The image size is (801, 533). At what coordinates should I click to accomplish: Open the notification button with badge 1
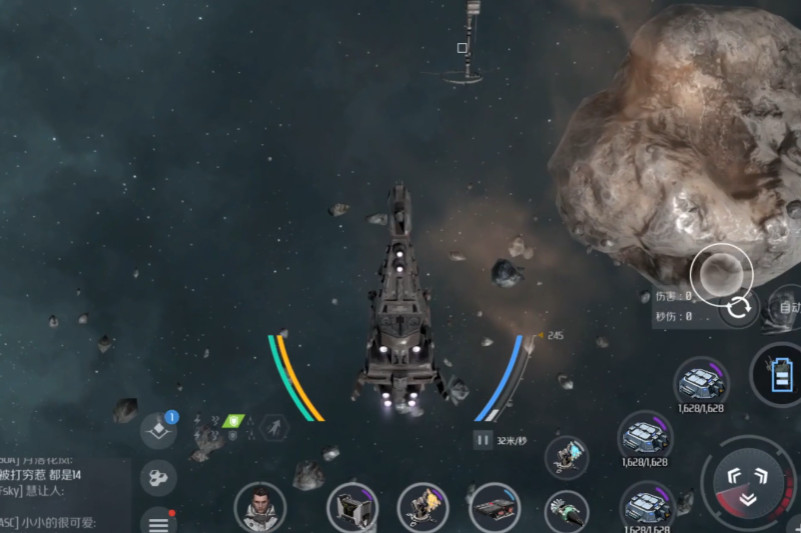tap(158, 430)
